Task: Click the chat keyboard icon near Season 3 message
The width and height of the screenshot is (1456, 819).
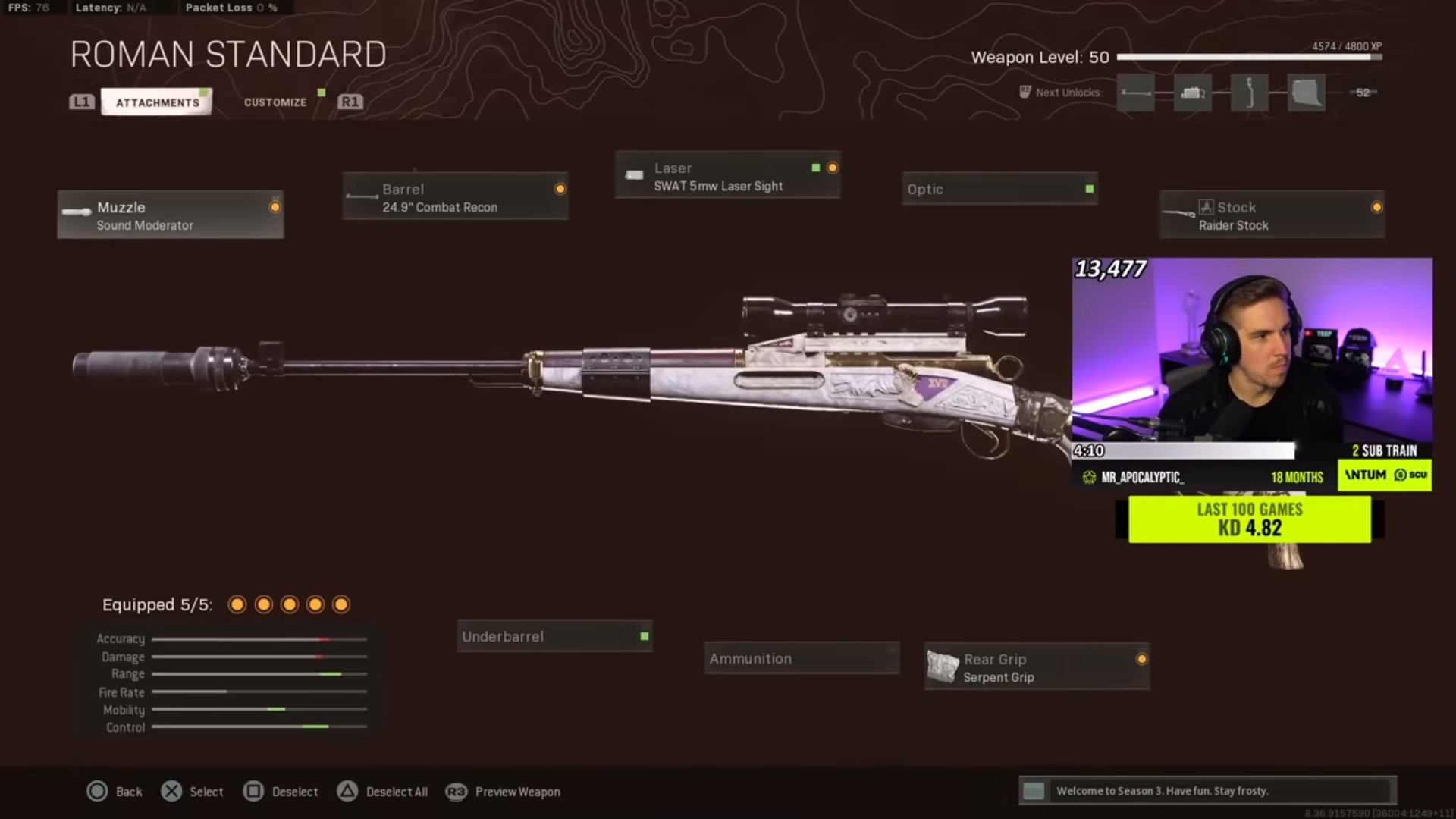Action: [1034, 791]
